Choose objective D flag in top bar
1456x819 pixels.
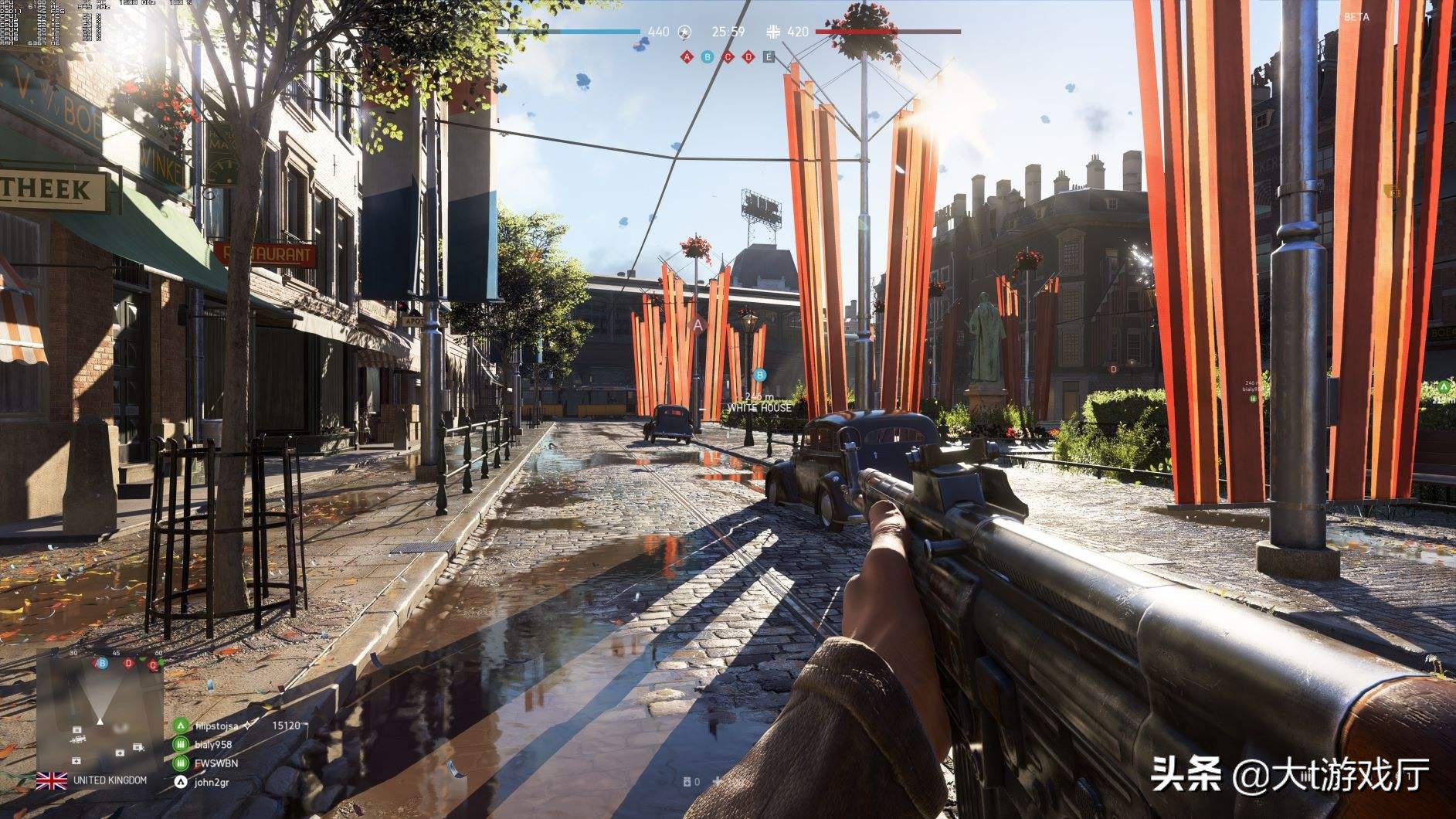pyautogui.click(x=748, y=56)
